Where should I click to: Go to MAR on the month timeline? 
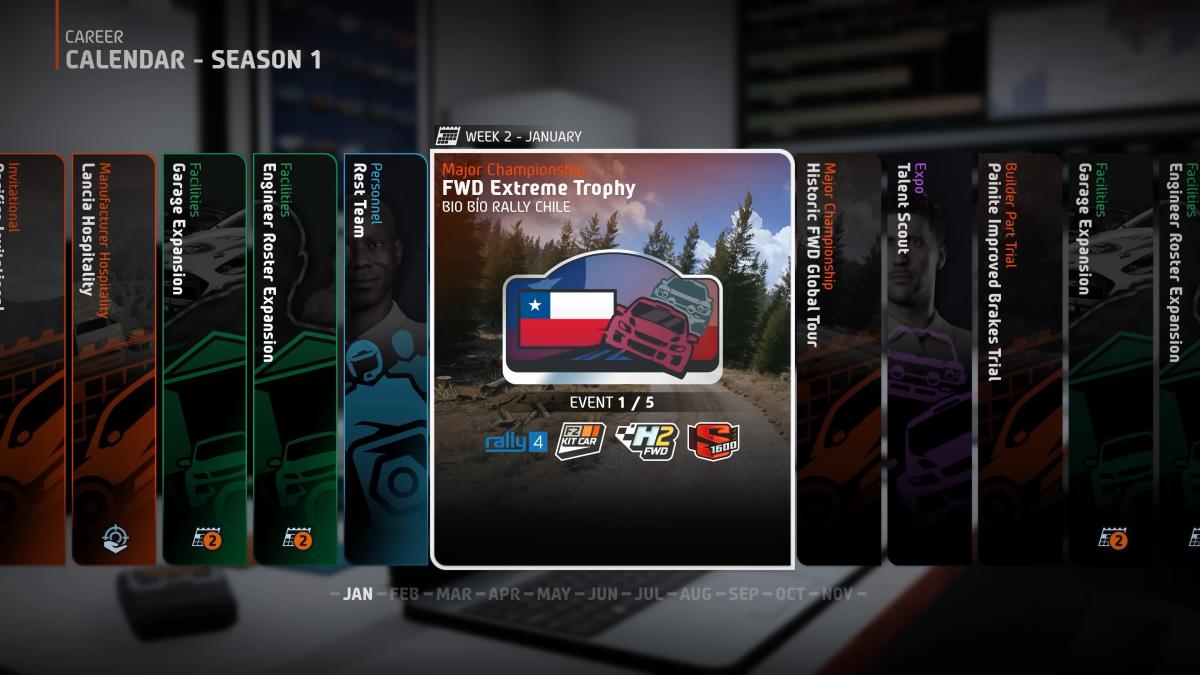coord(454,594)
